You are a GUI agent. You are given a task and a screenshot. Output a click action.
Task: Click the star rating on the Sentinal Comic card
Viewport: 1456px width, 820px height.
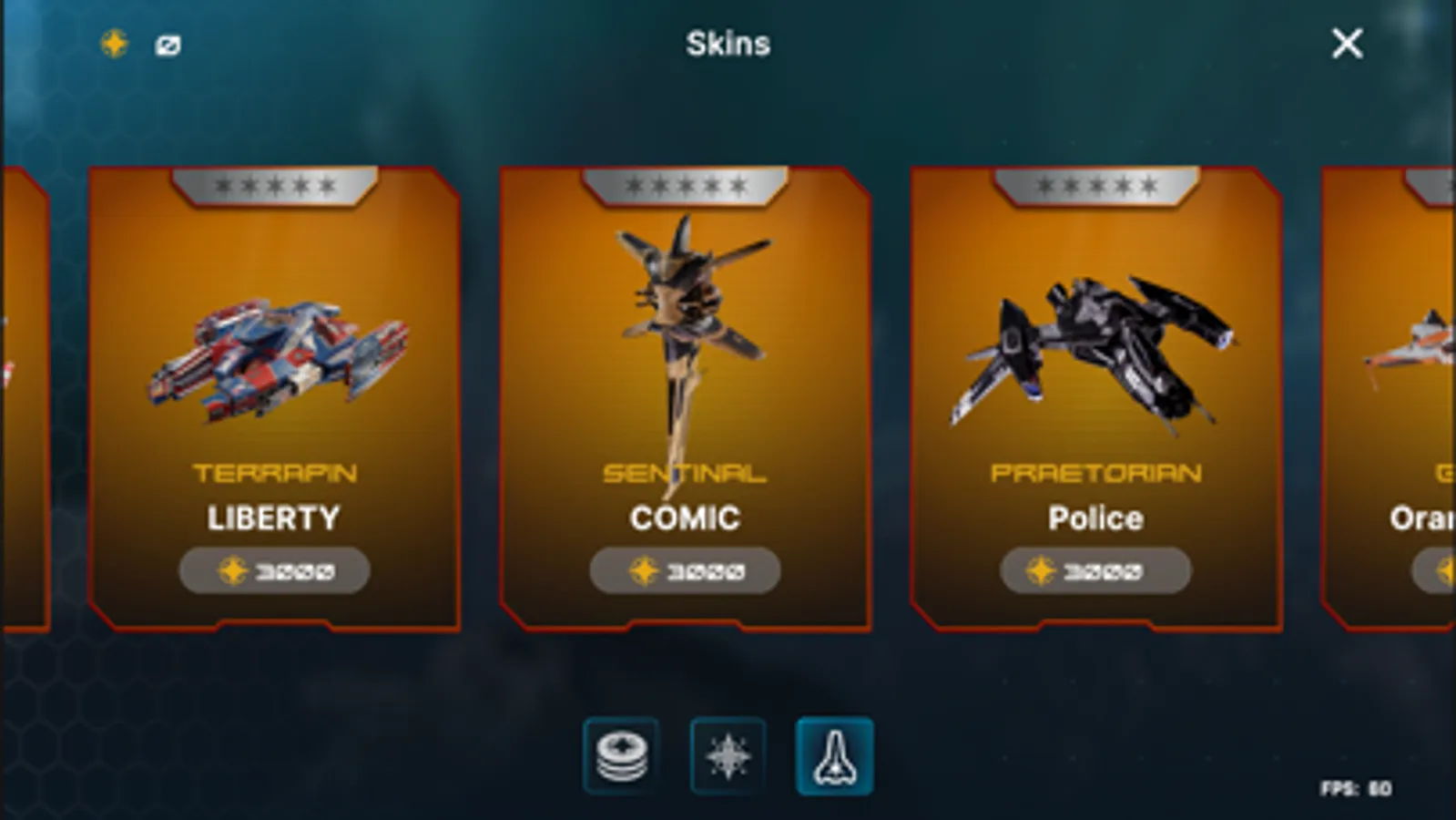pos(684,185)
